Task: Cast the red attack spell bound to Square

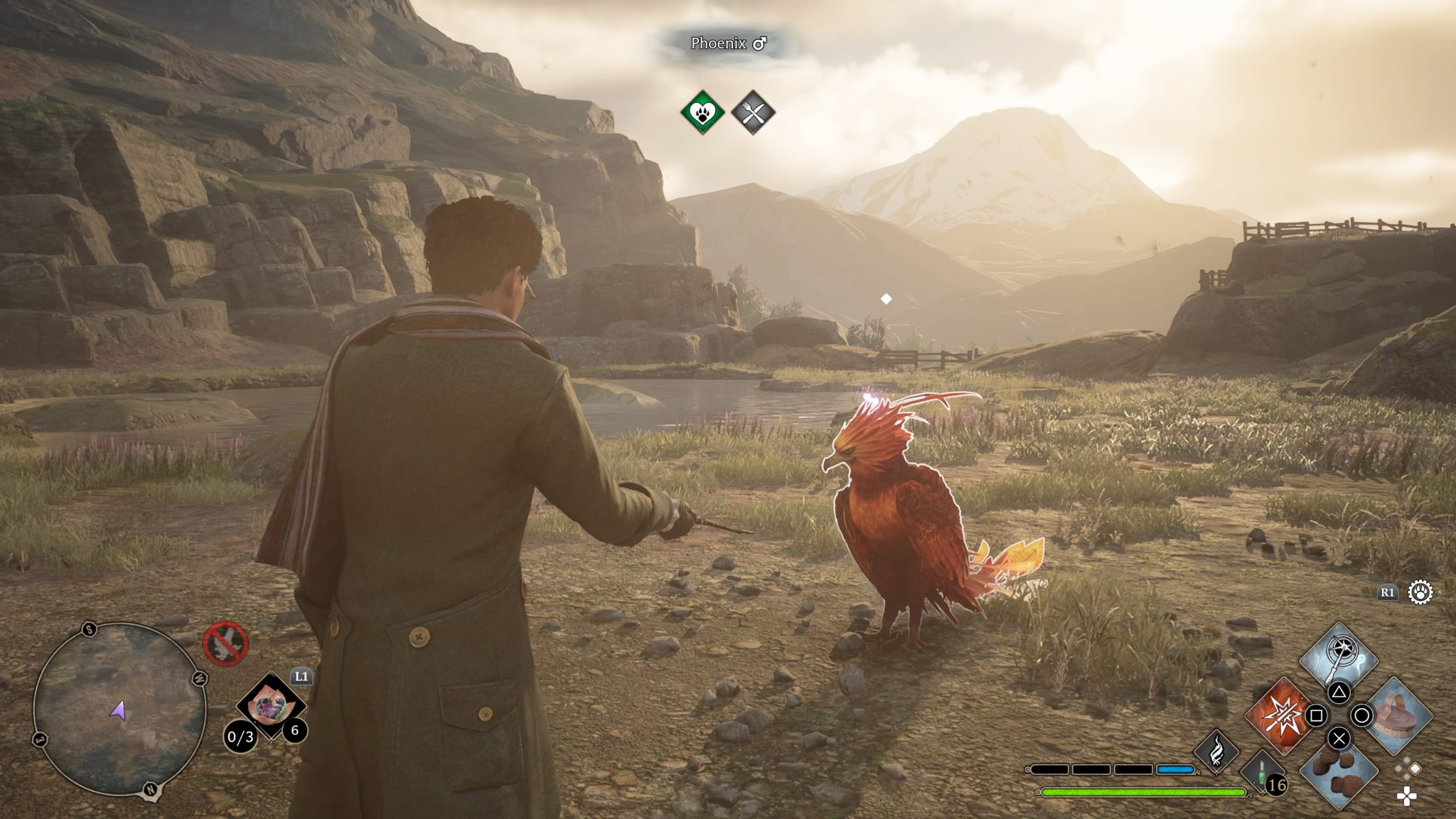Action: [x=1280, y=716]
